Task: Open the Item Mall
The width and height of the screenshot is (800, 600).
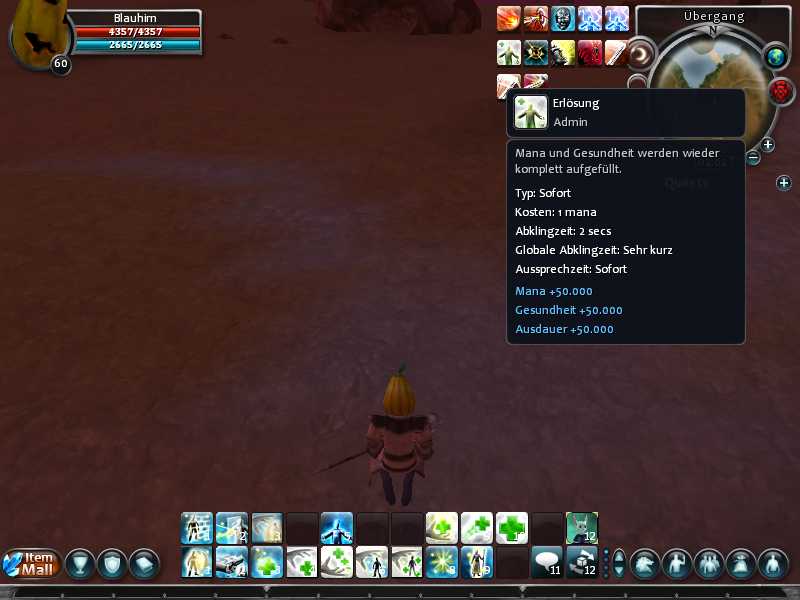Action: pyautogui.click(x=32, y=564)
